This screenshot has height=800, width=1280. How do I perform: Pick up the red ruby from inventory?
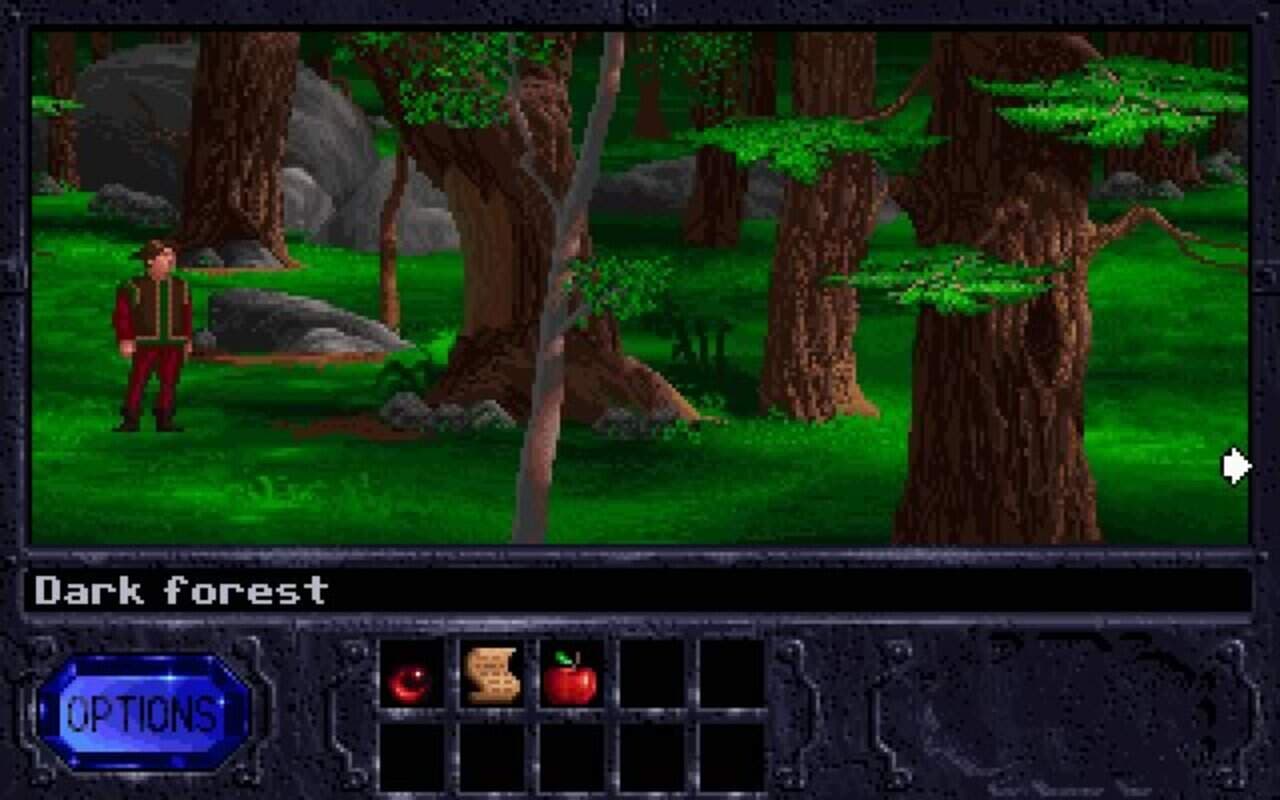coord(410,681)
